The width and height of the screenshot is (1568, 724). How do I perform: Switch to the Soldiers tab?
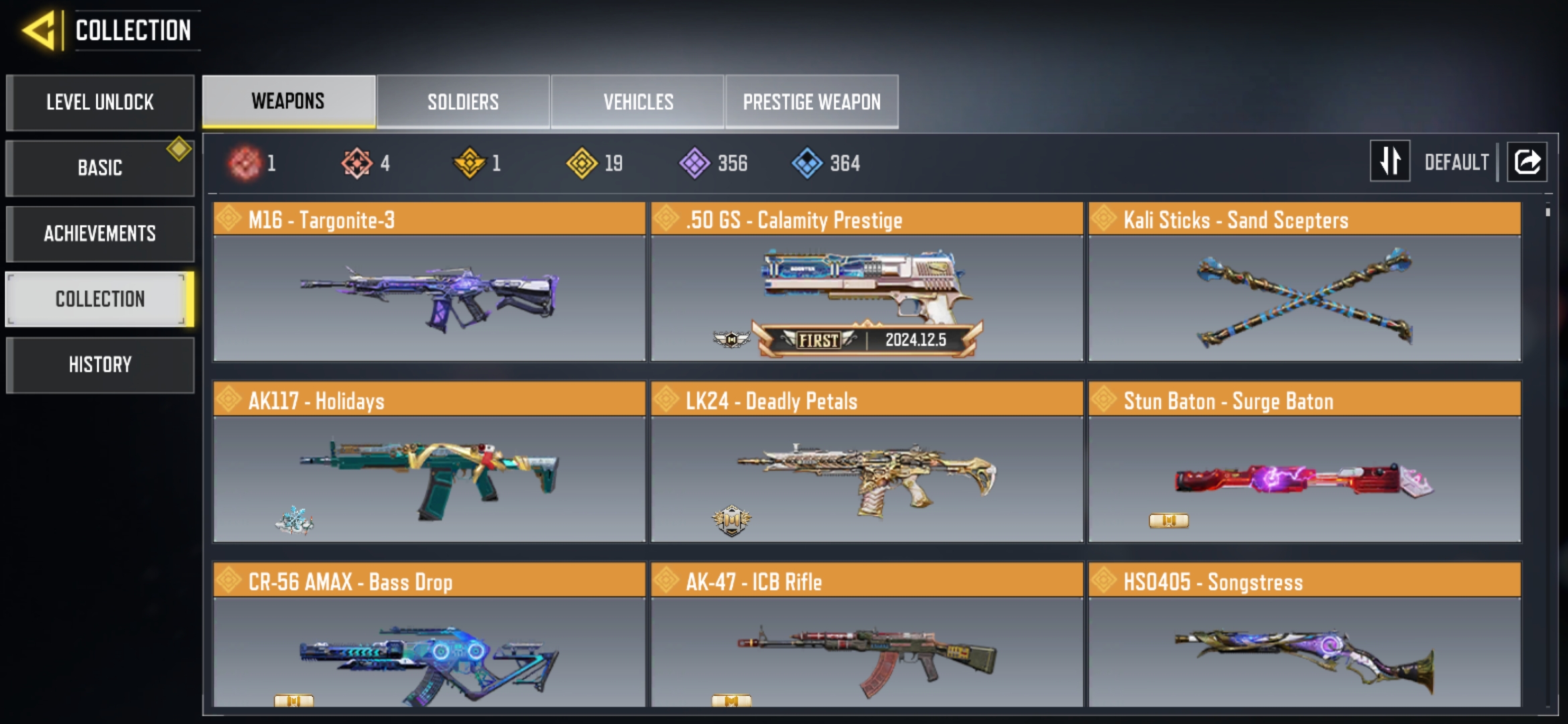point(463,102)
